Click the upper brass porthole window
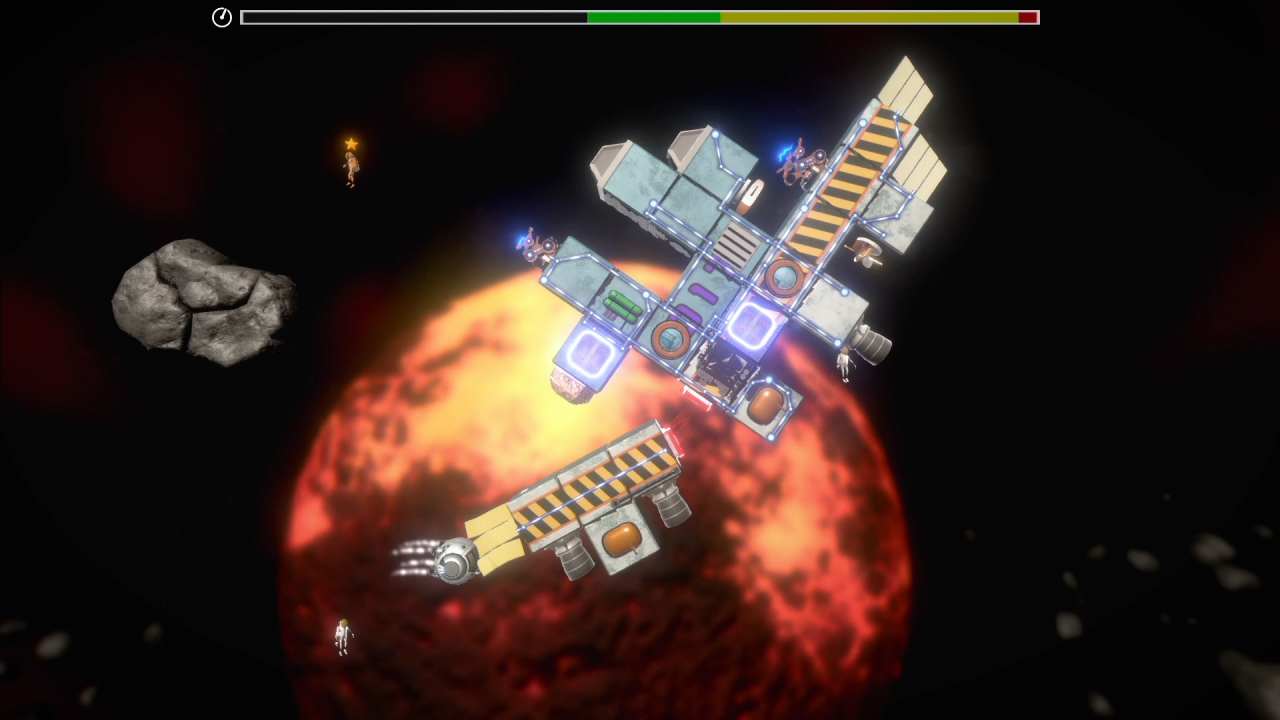Image resolution: width=1280 pixels, height=720 pixels. [786, 276]
